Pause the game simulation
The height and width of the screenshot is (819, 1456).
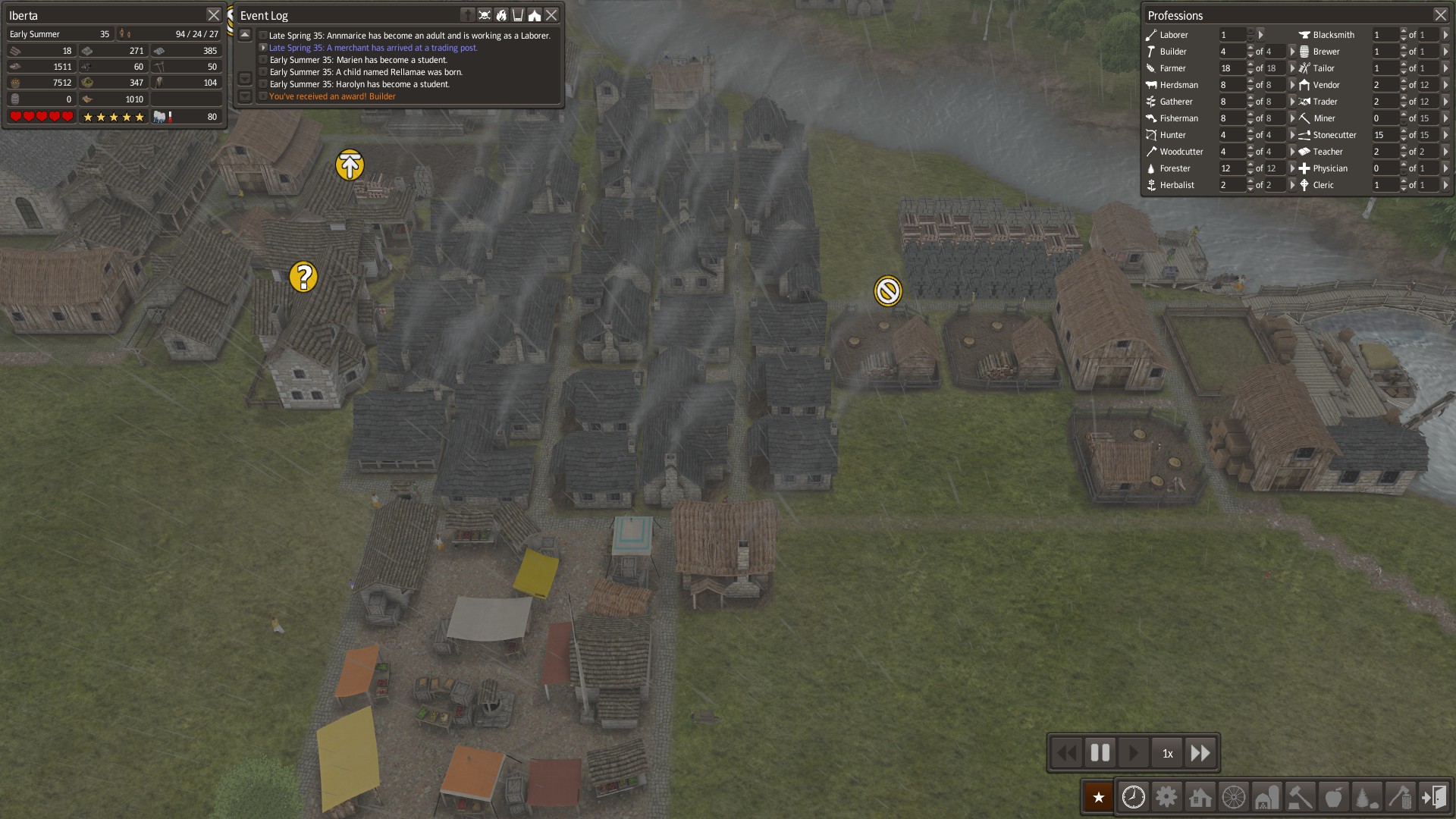click(x=1100, y=753)
